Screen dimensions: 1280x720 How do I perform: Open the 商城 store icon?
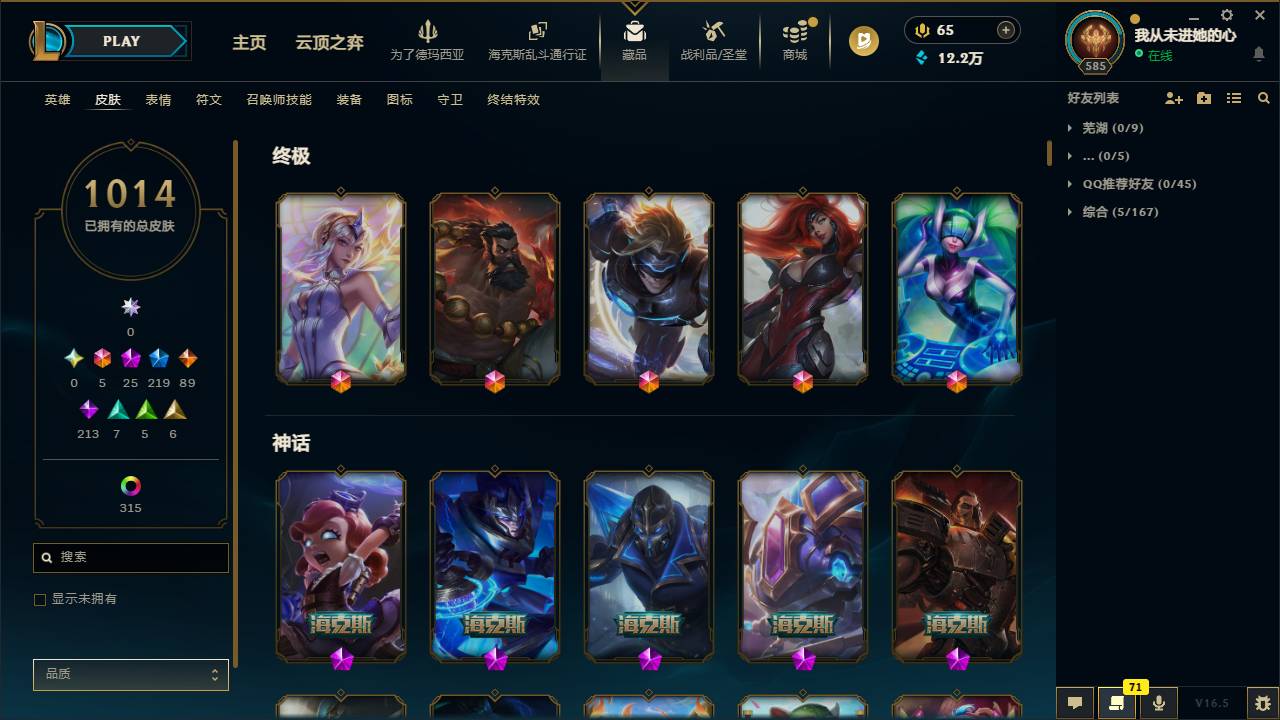pos(794,33)
